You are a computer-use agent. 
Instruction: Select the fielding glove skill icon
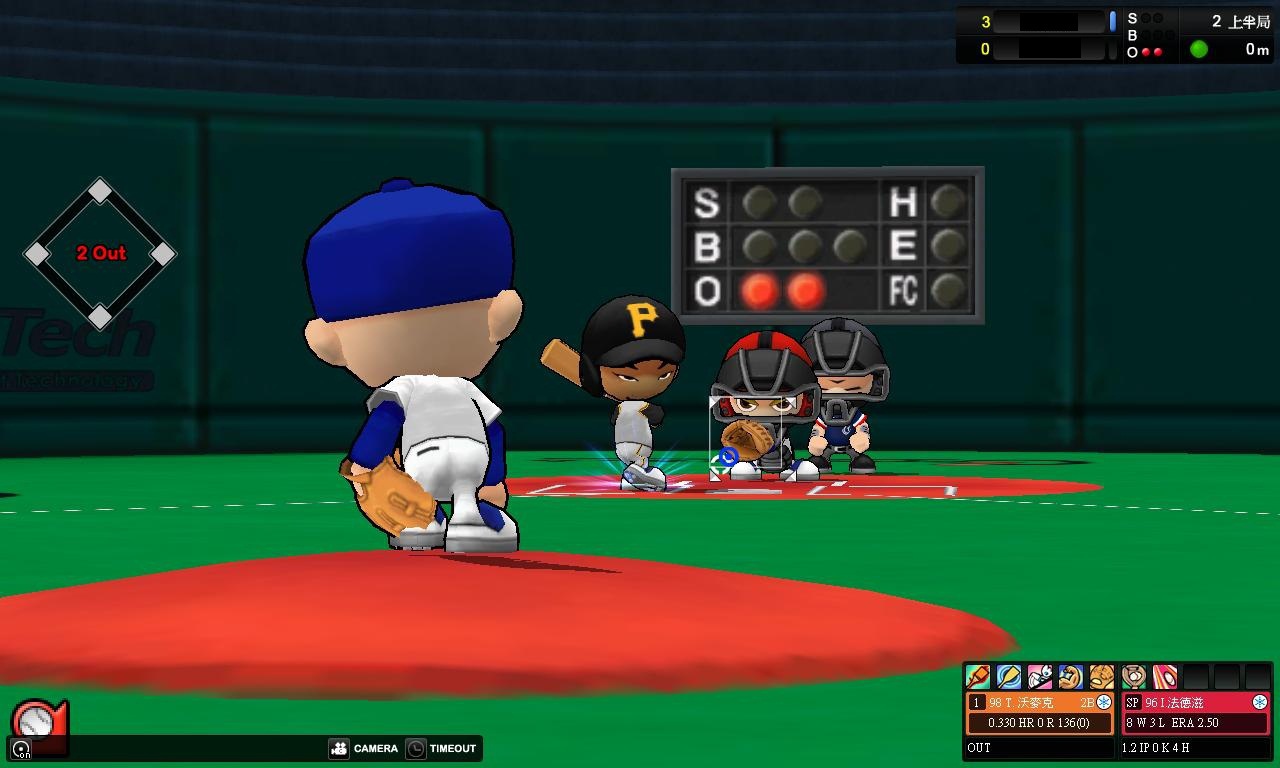[1102, 677]
